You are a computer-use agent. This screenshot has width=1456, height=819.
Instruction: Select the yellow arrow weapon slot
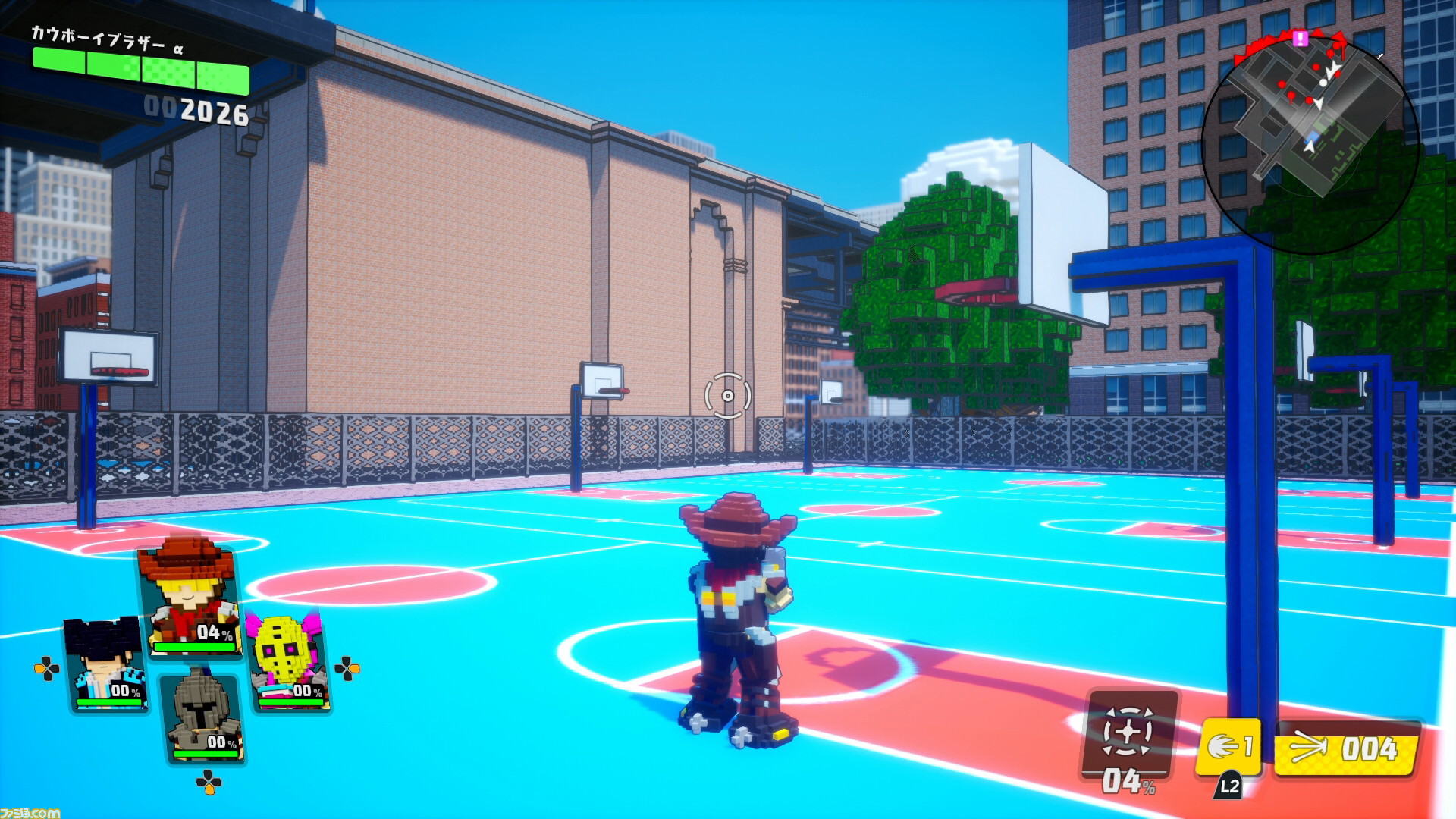(1346, 749)
